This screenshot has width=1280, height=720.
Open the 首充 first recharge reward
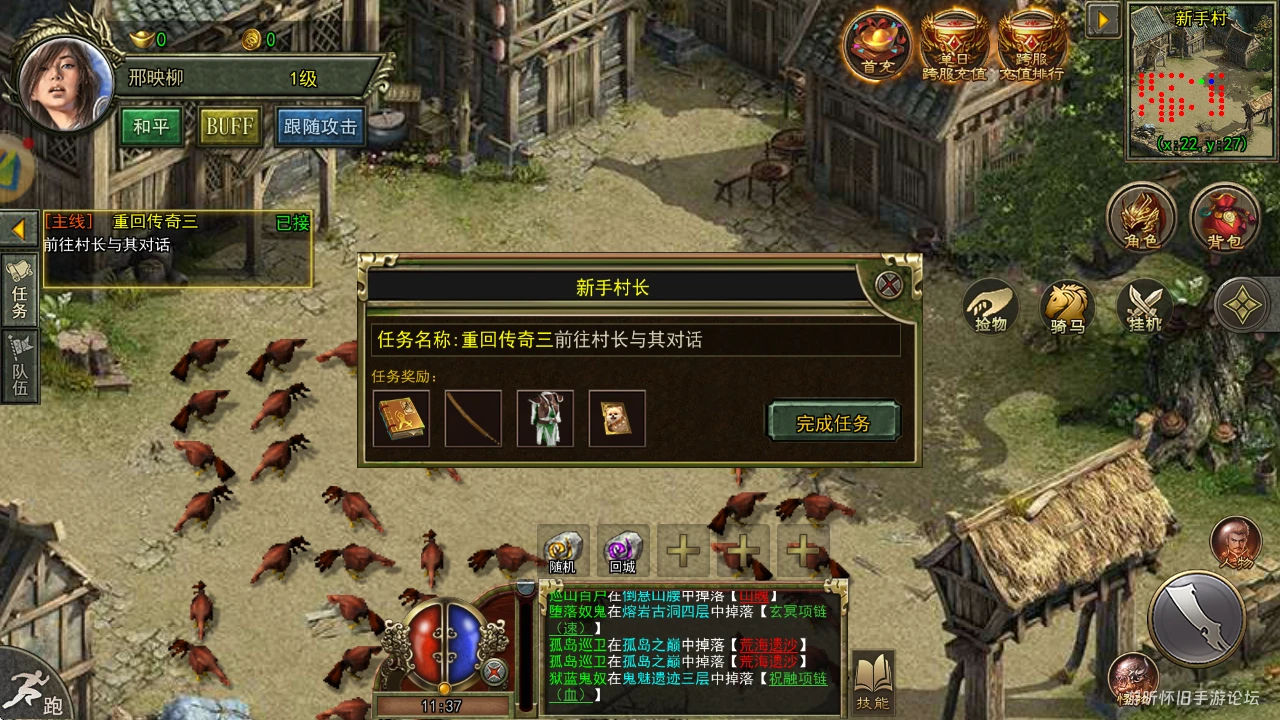[876, 45]
